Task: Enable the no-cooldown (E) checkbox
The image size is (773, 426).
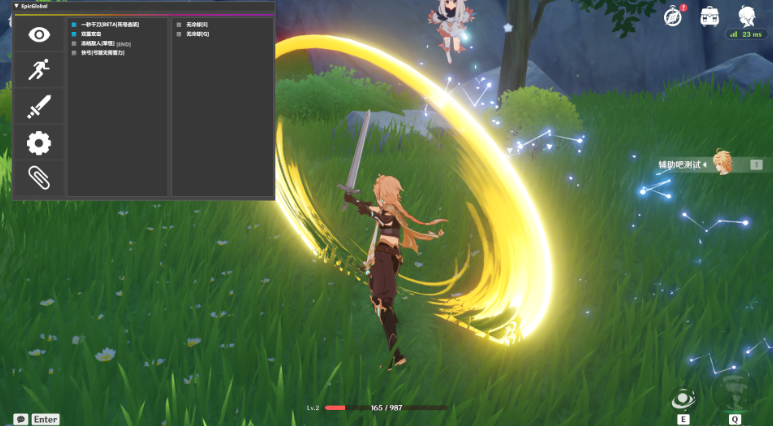Action: 179,24
